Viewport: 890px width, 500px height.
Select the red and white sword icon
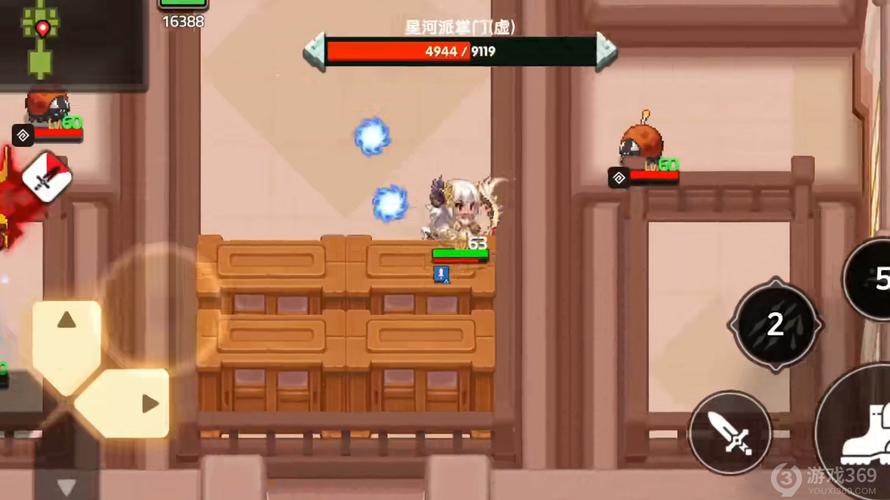46,178
